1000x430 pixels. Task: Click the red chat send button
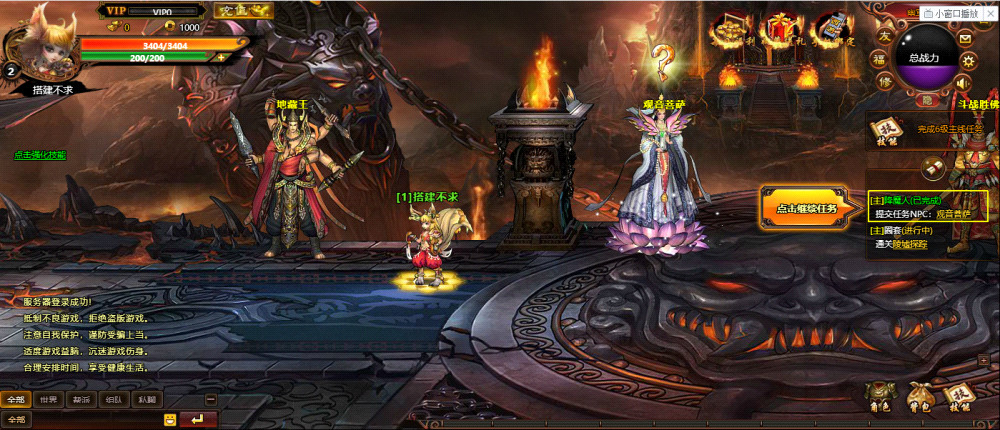(x=198, y=419)
